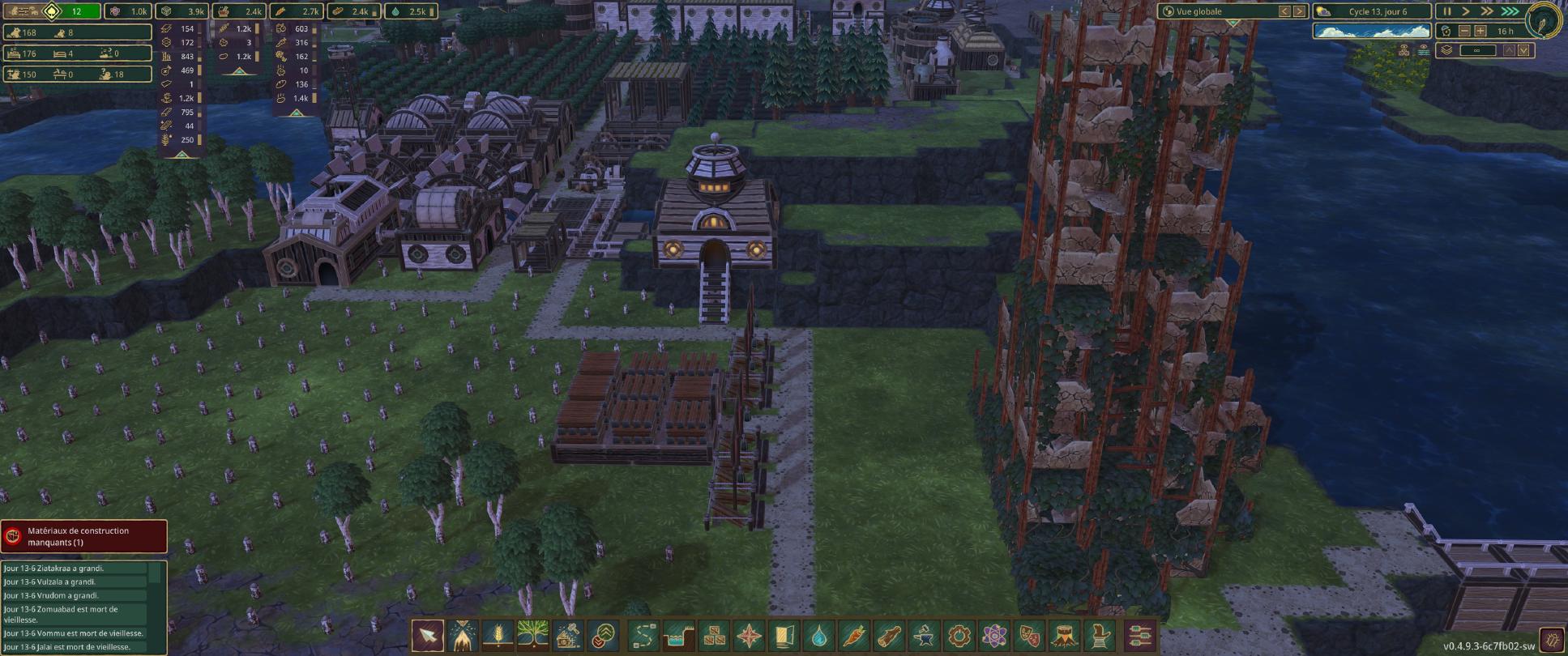
Task: Open the missing construction materials alert
Action: pos(84,536)
